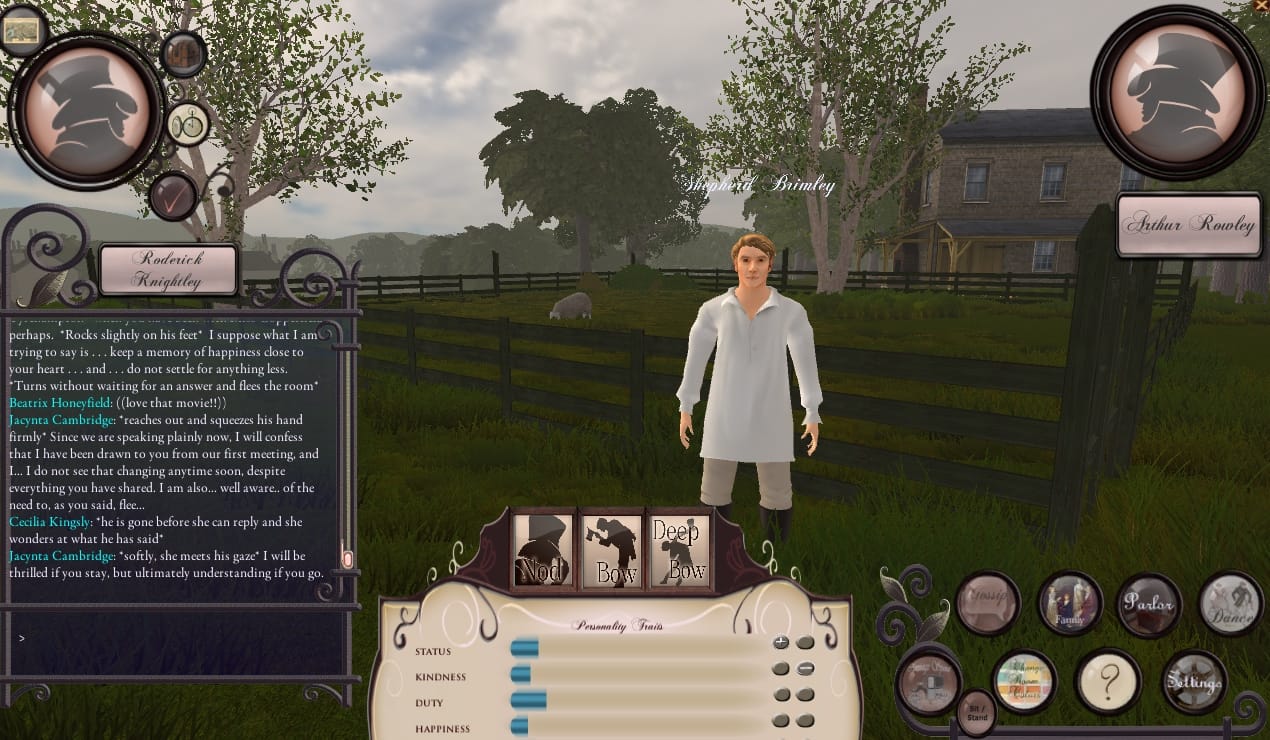Select the Deep Bow action
Screen dimensions: 1270x740
coord(680,549)
